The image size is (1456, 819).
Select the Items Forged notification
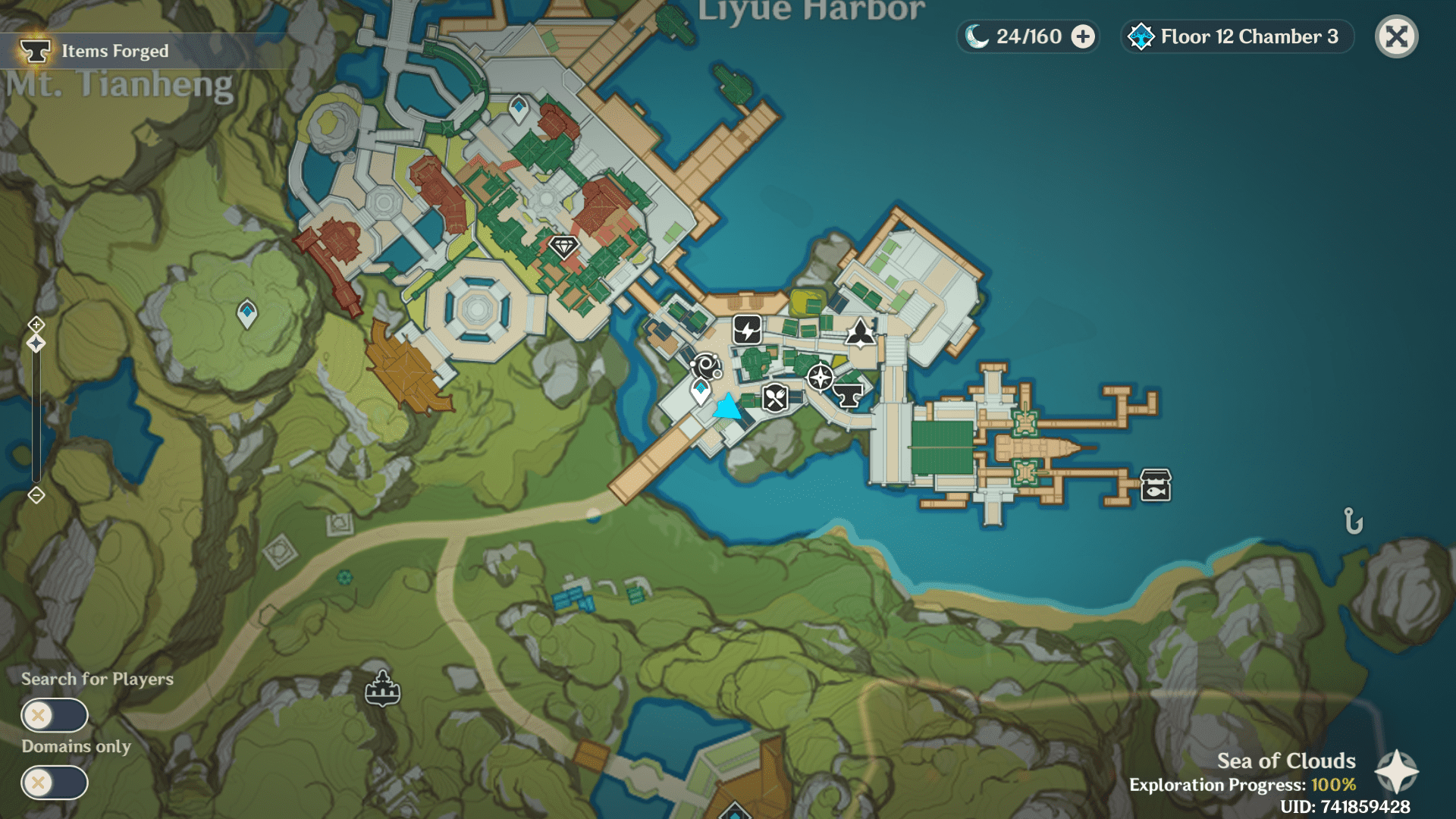click(x=114, y=51)
